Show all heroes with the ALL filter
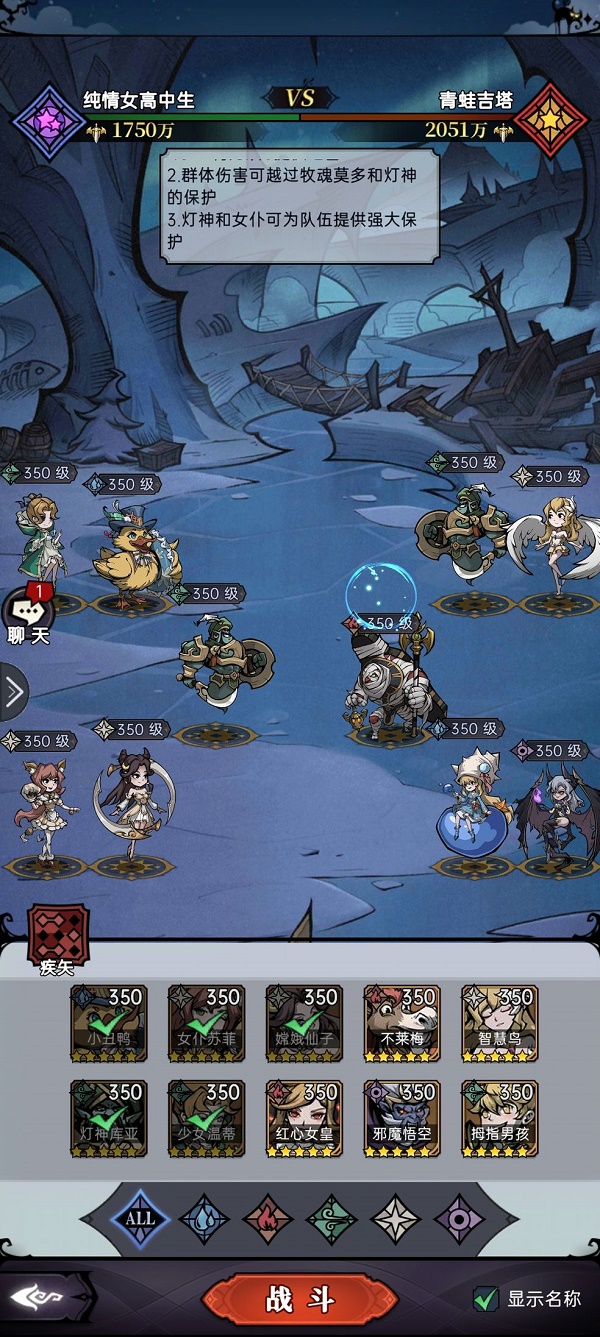This screenshot has width=600, height=1337. (x=140, y=1218)
